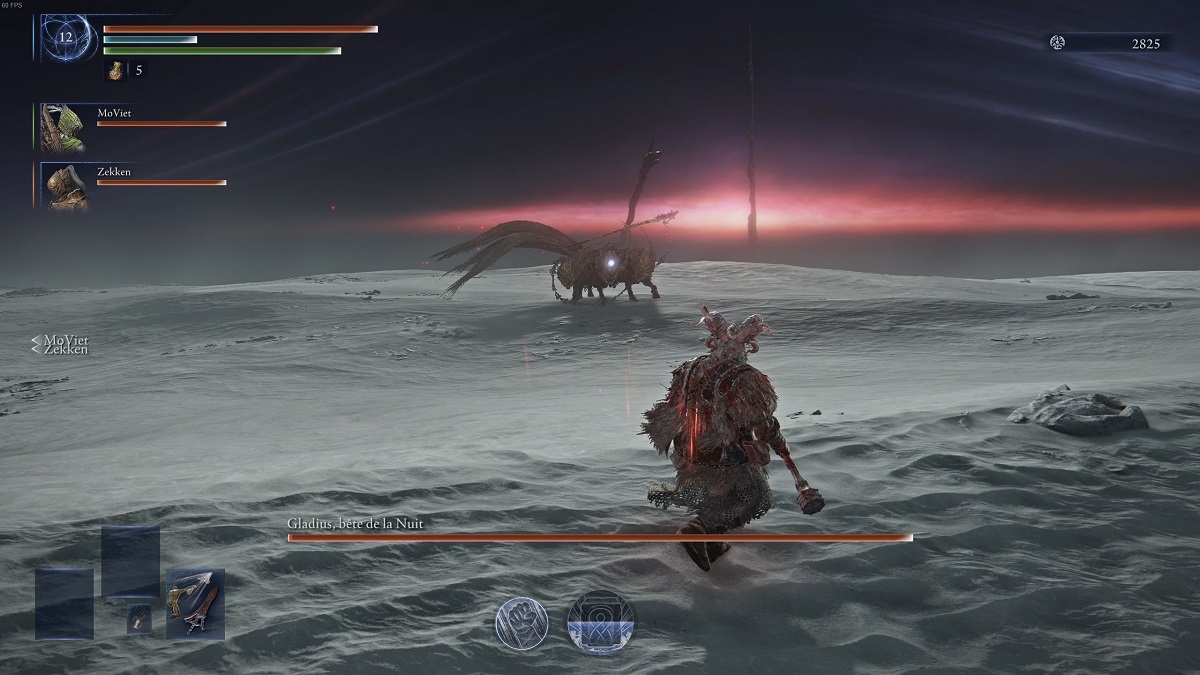
Task: Select the small quick item slot
Action: point(139,619)
